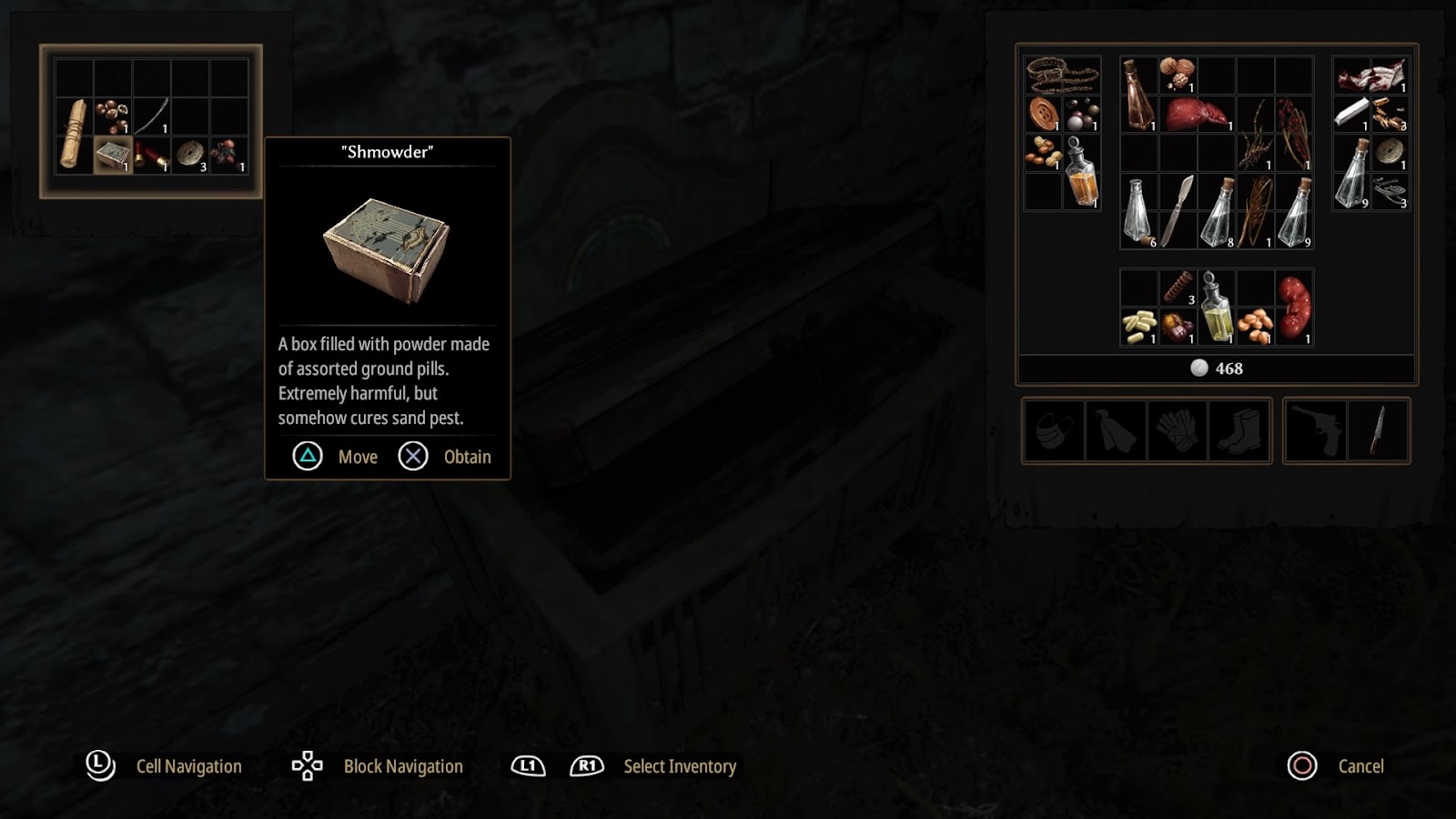1456x819 pixels.
Task: Select the red shotgun shells slot
Action: coord(152,156)
